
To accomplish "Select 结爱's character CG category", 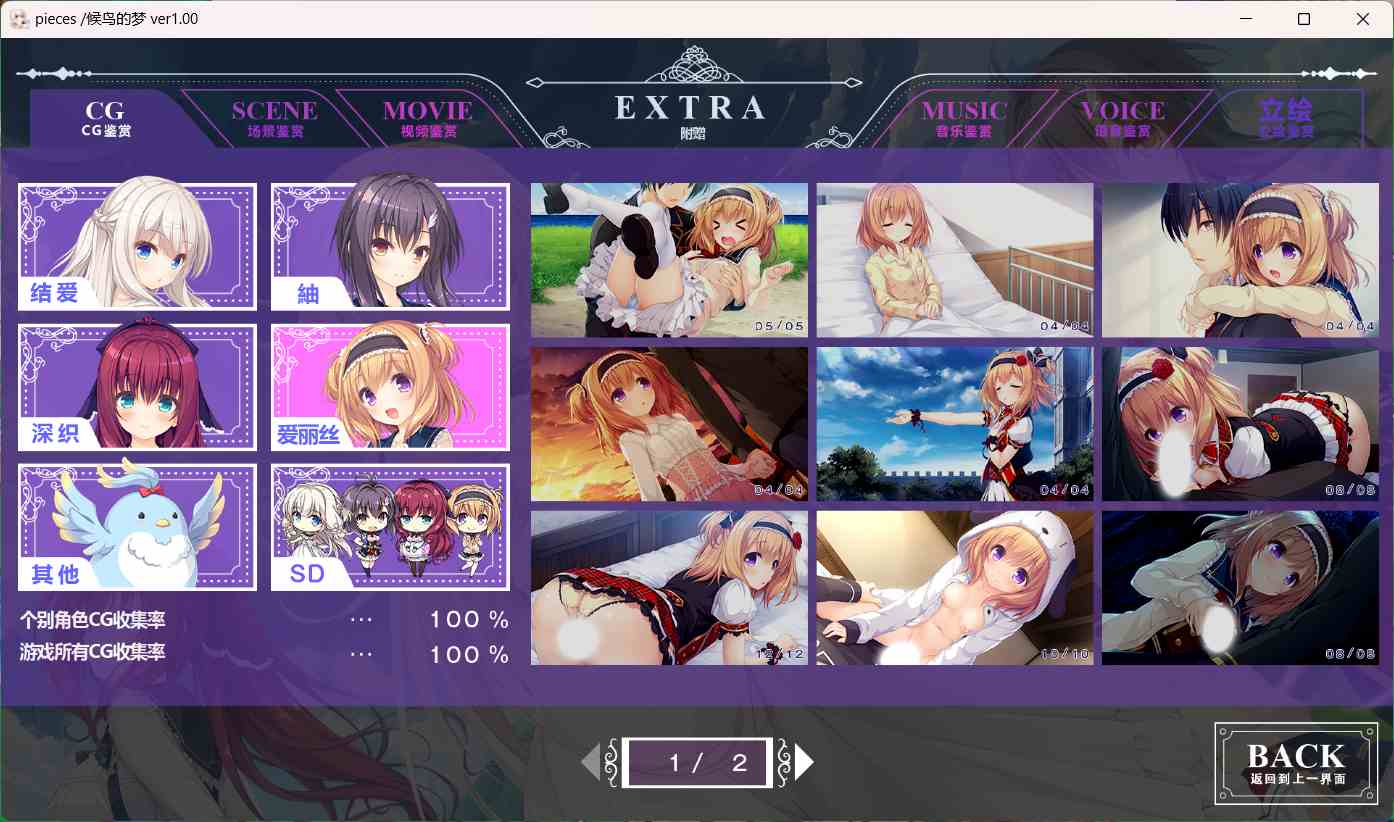I will click(x=136, y=246).
